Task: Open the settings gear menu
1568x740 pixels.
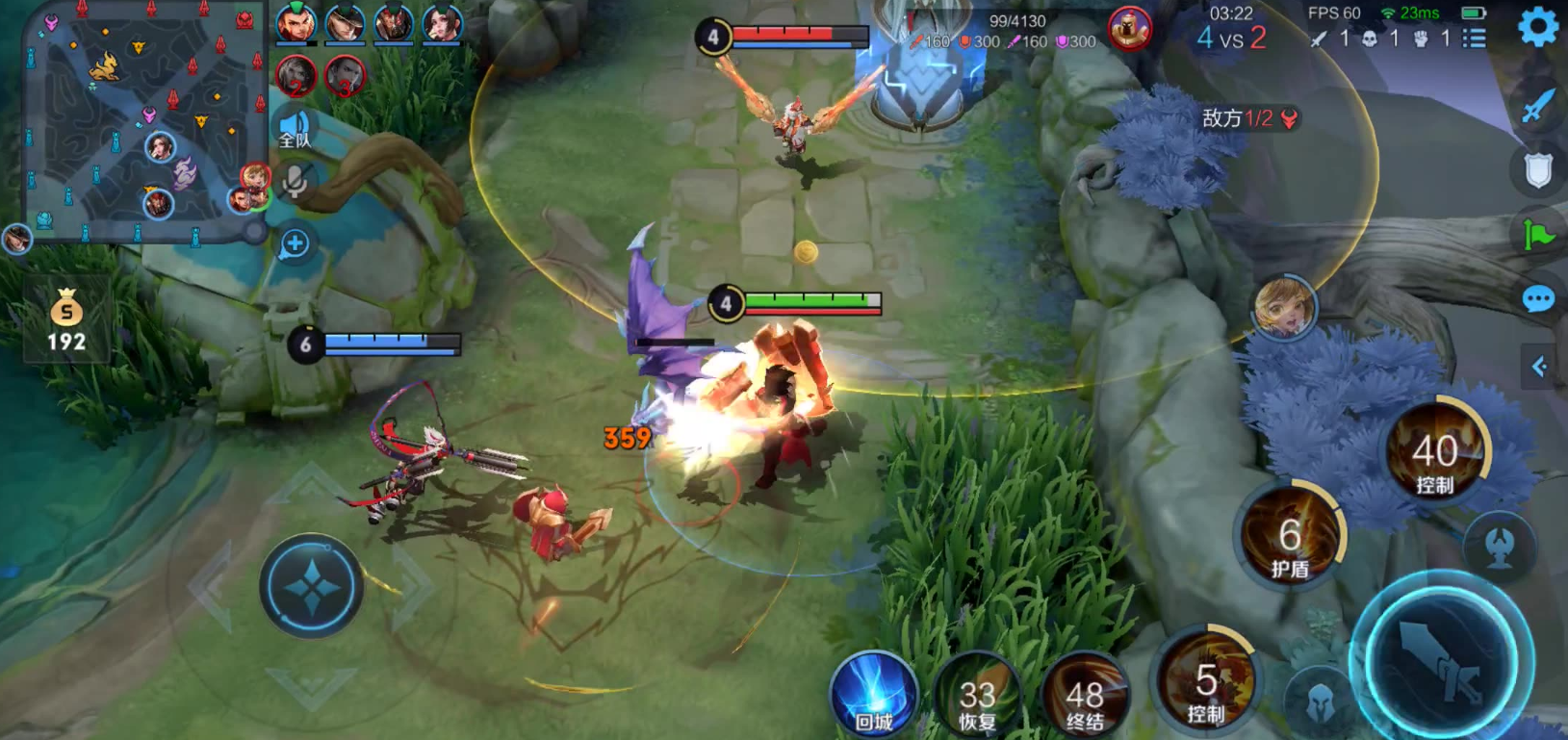Action: click(1537, 27)
